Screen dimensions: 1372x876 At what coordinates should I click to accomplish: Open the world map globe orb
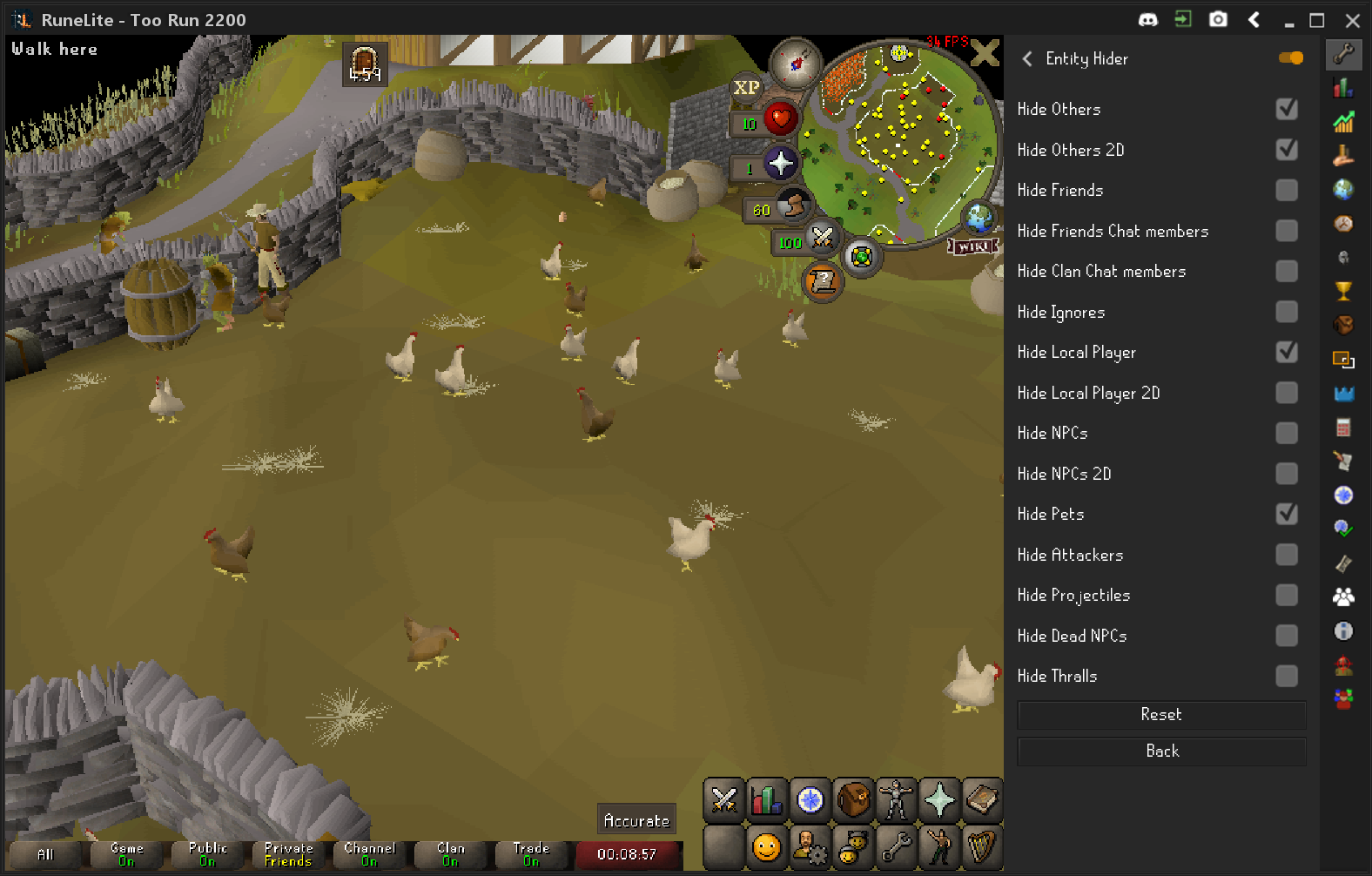point(979,217)
